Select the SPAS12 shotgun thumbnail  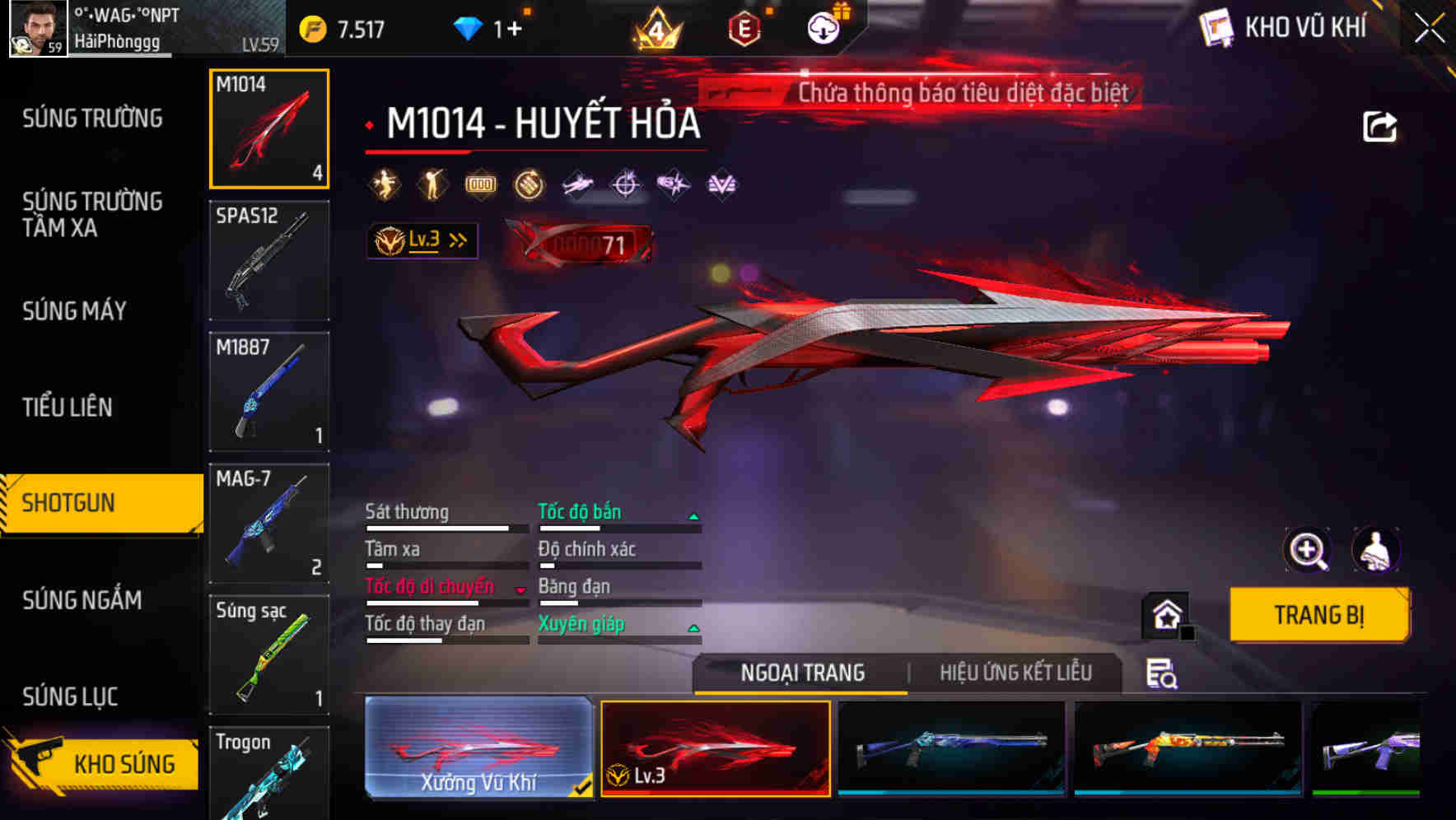click(x=268, y=259)
